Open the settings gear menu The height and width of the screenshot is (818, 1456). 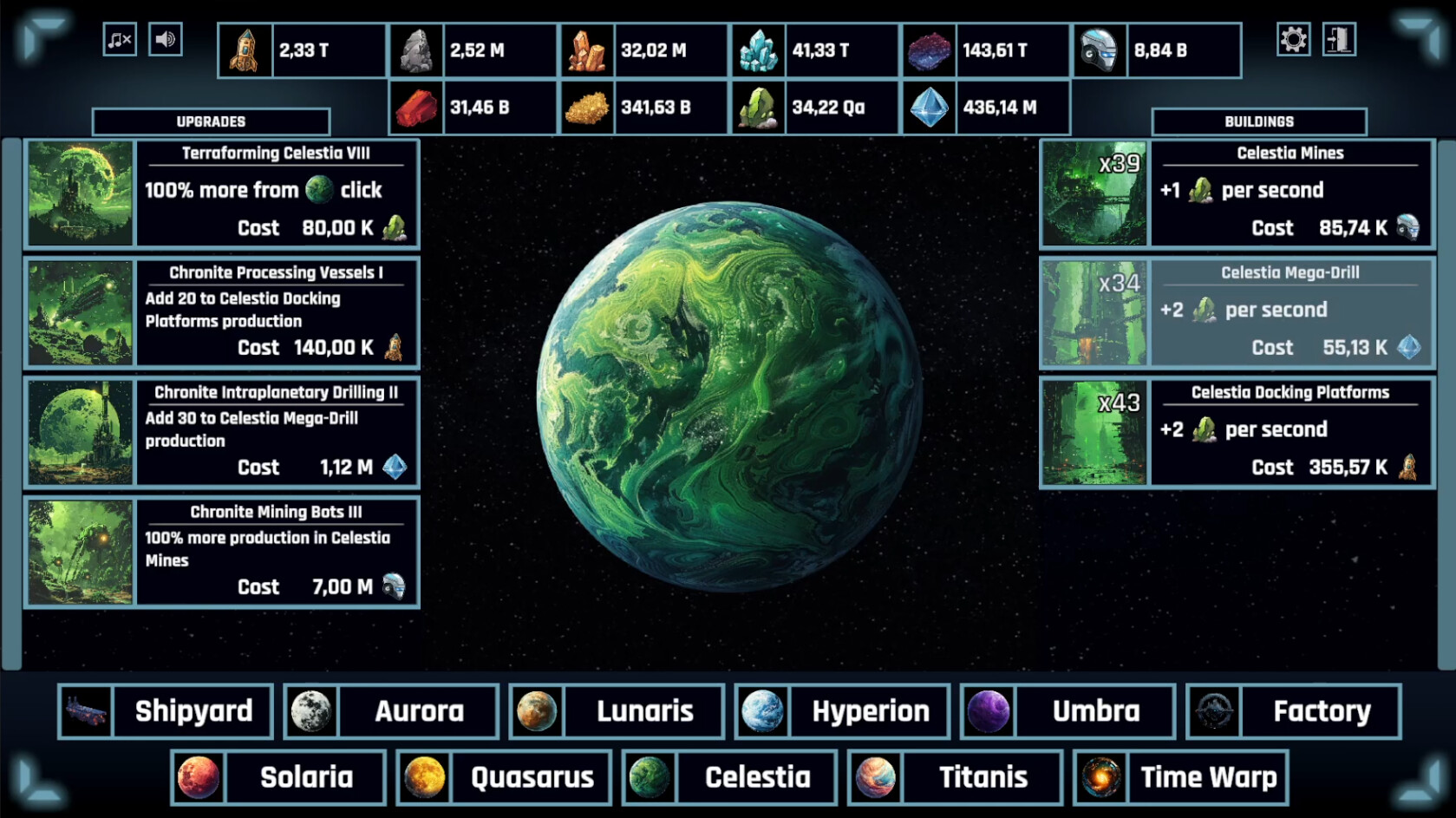pos(1293,39)
